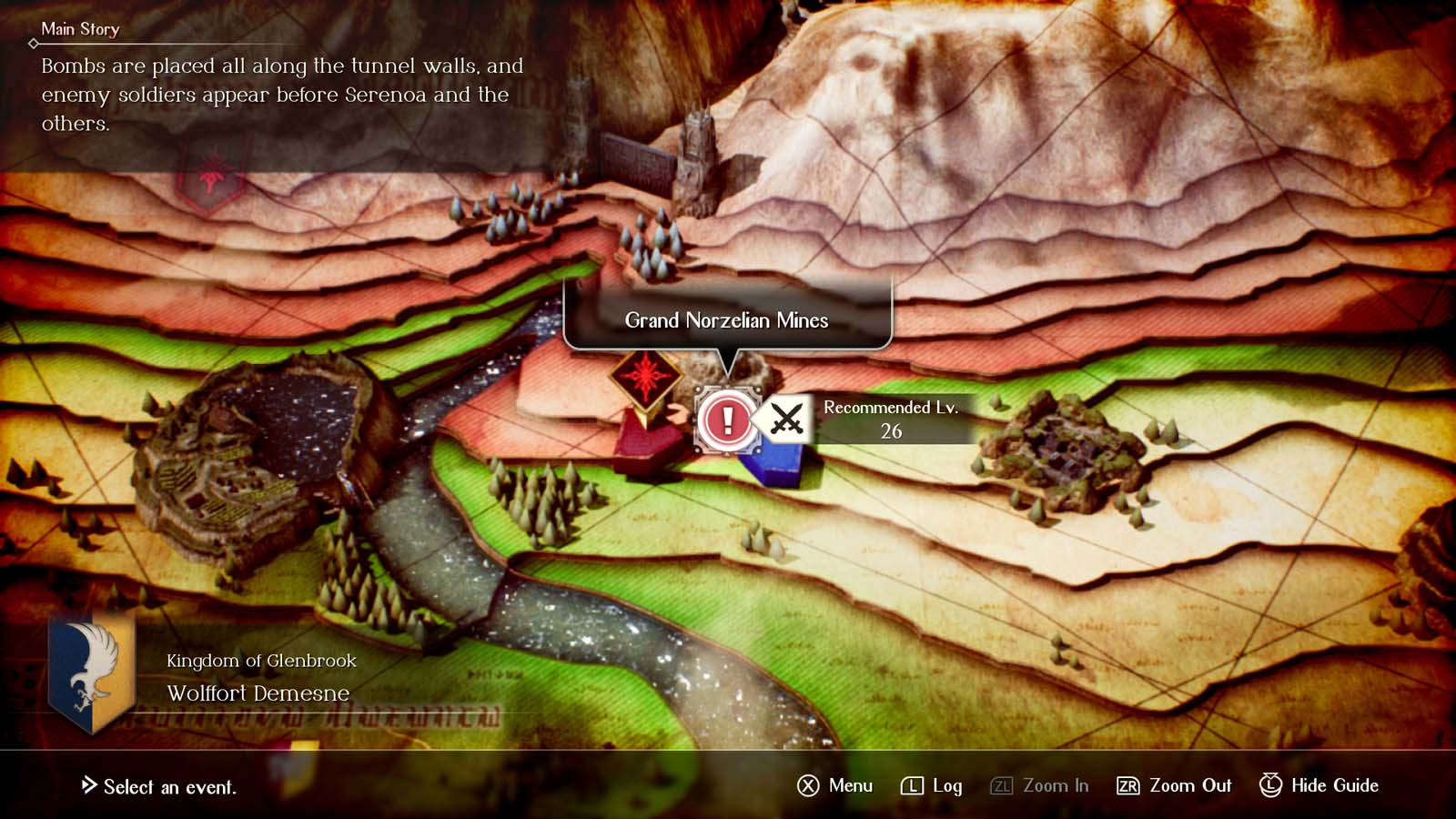Select the red Aesfrosti faction crest marker
The height and width of the screenshot is (819, 1456).
pos(648,379)
